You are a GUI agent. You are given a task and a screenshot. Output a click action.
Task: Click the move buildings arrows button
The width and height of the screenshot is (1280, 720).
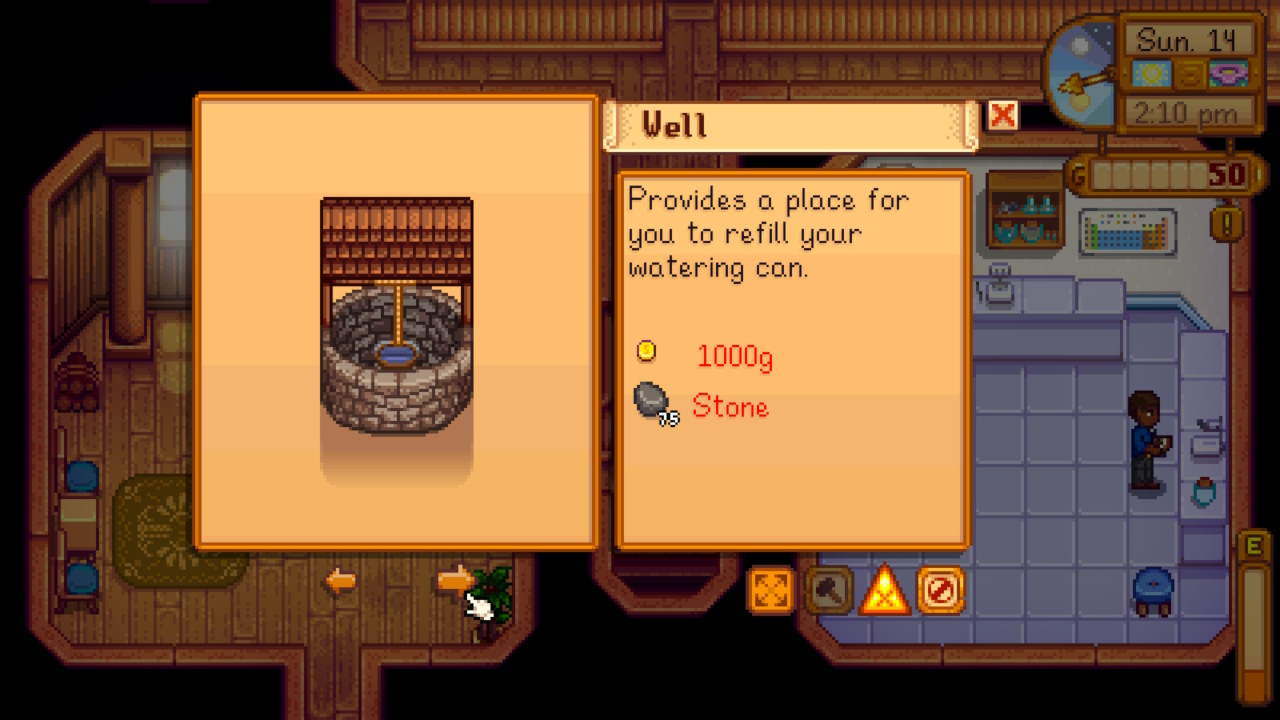770,590
